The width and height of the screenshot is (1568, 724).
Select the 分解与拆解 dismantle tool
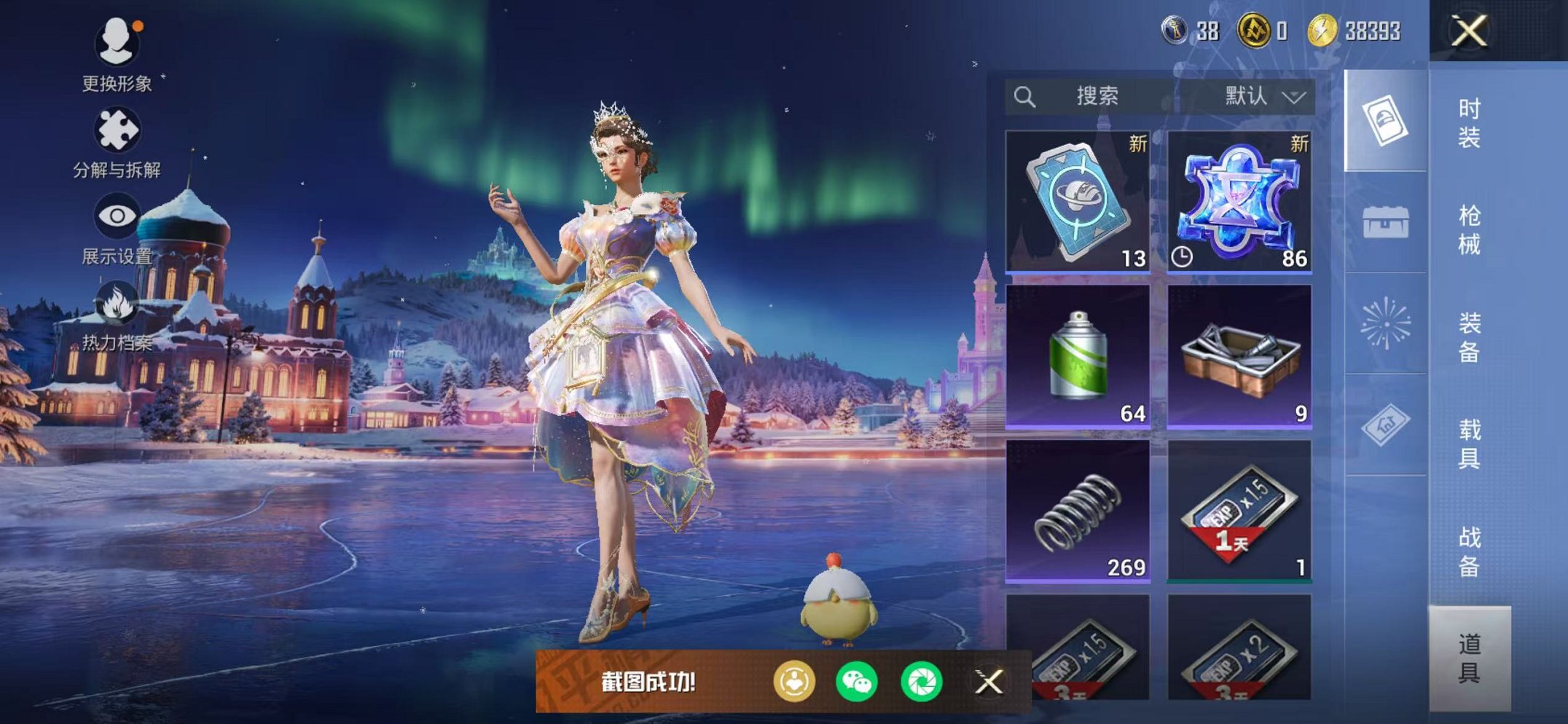117,127
